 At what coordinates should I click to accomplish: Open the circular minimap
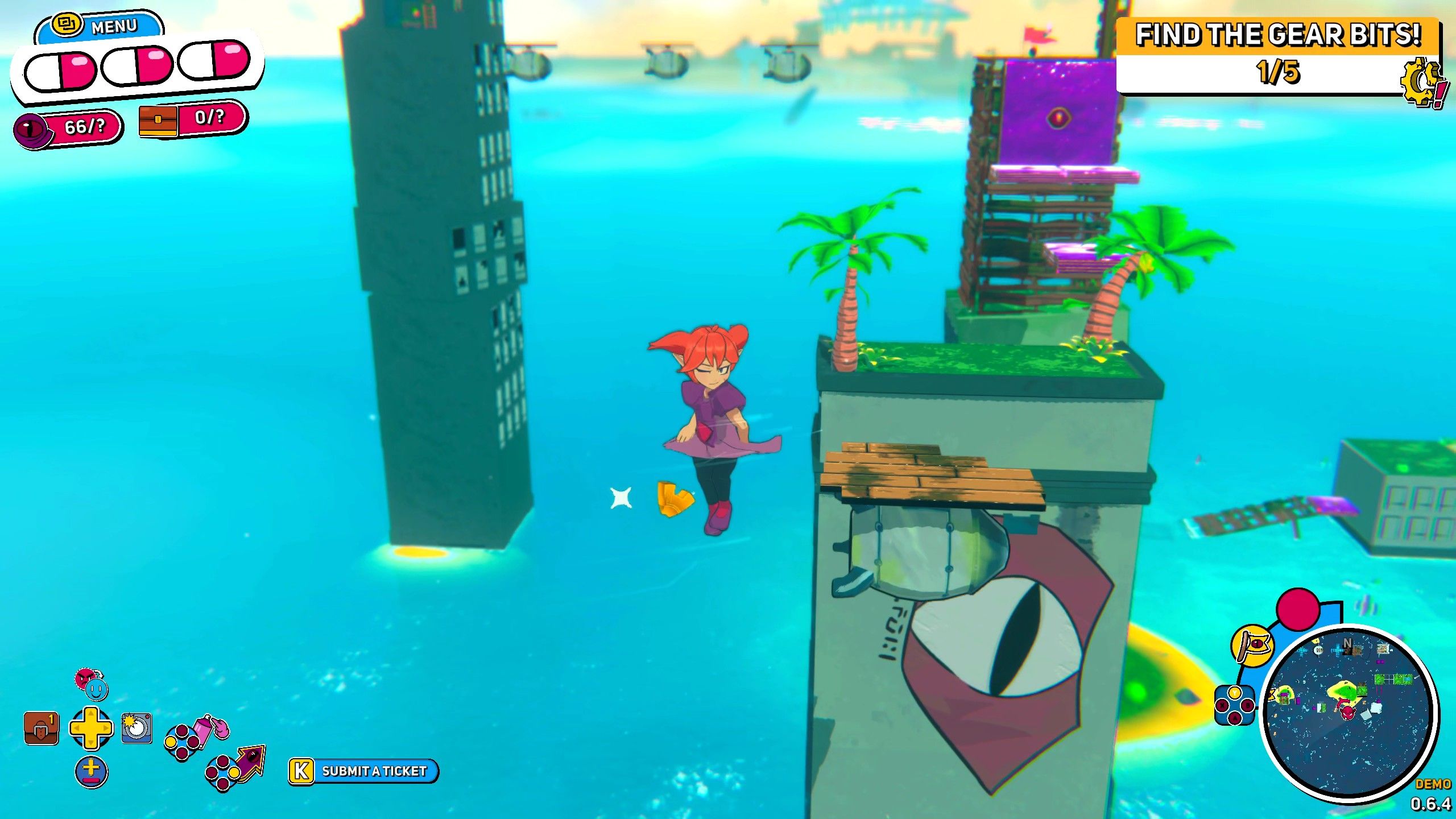pos(1349,713)
